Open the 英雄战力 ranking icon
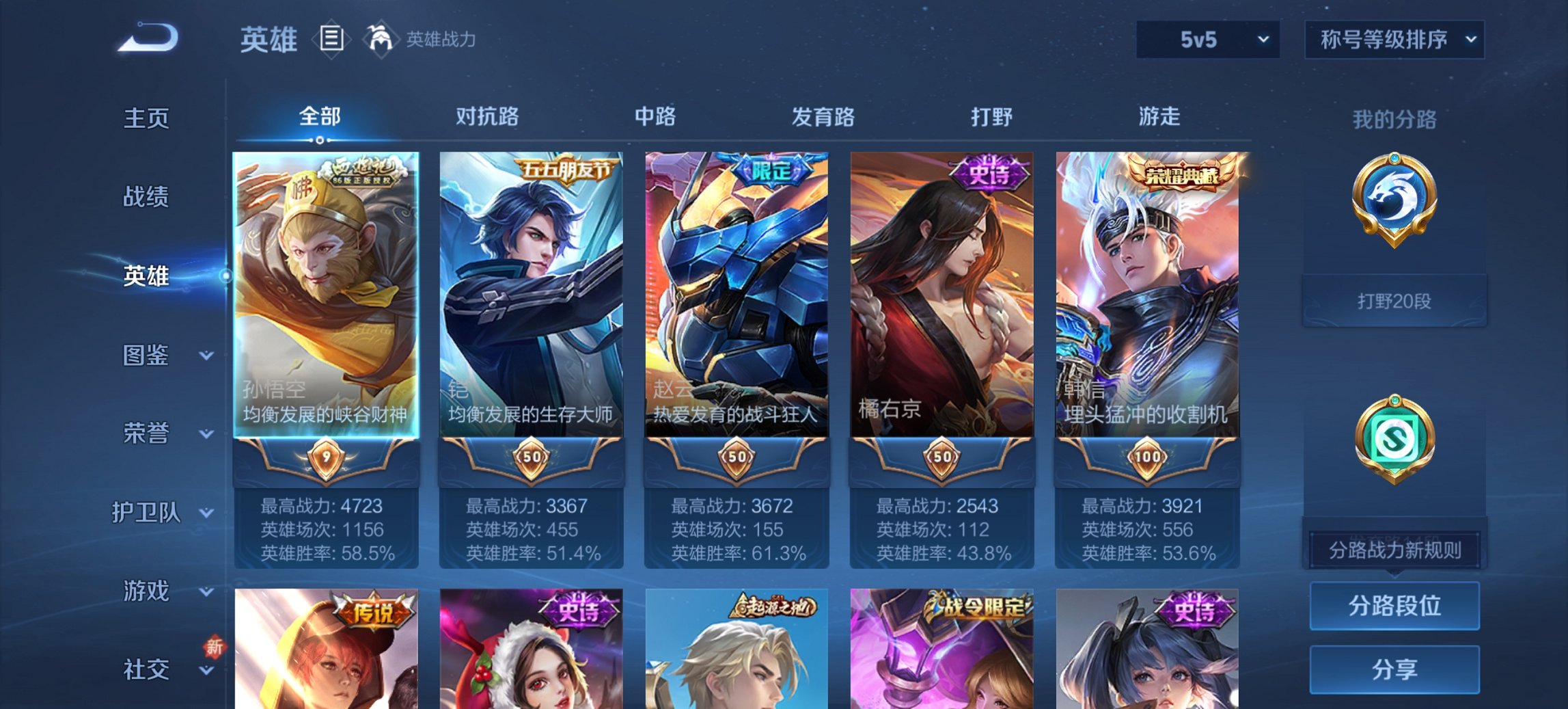The width and height of the screenshot is (1568, 709). coord(381,40)
